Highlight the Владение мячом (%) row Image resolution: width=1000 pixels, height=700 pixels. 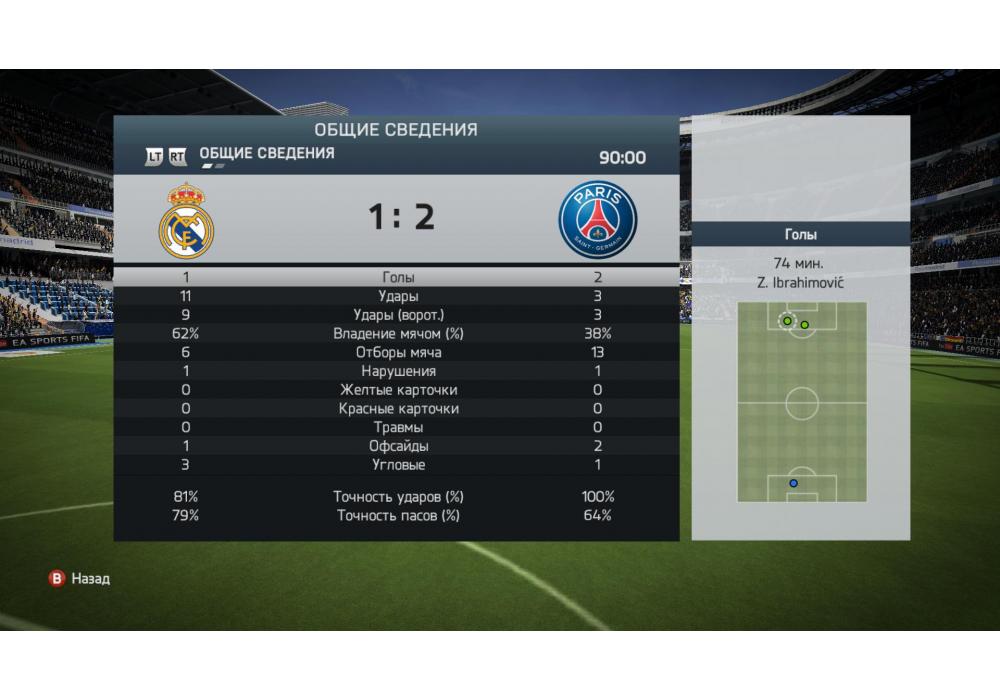[x=397, y=334]
